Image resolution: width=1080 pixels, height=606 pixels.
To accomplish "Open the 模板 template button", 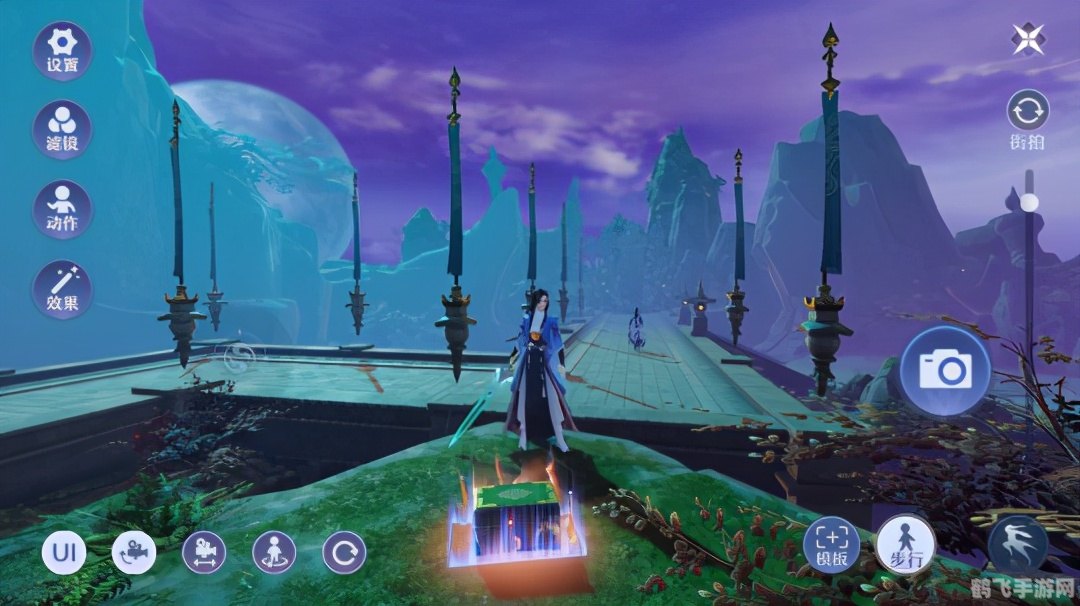I will pos(832,546).
